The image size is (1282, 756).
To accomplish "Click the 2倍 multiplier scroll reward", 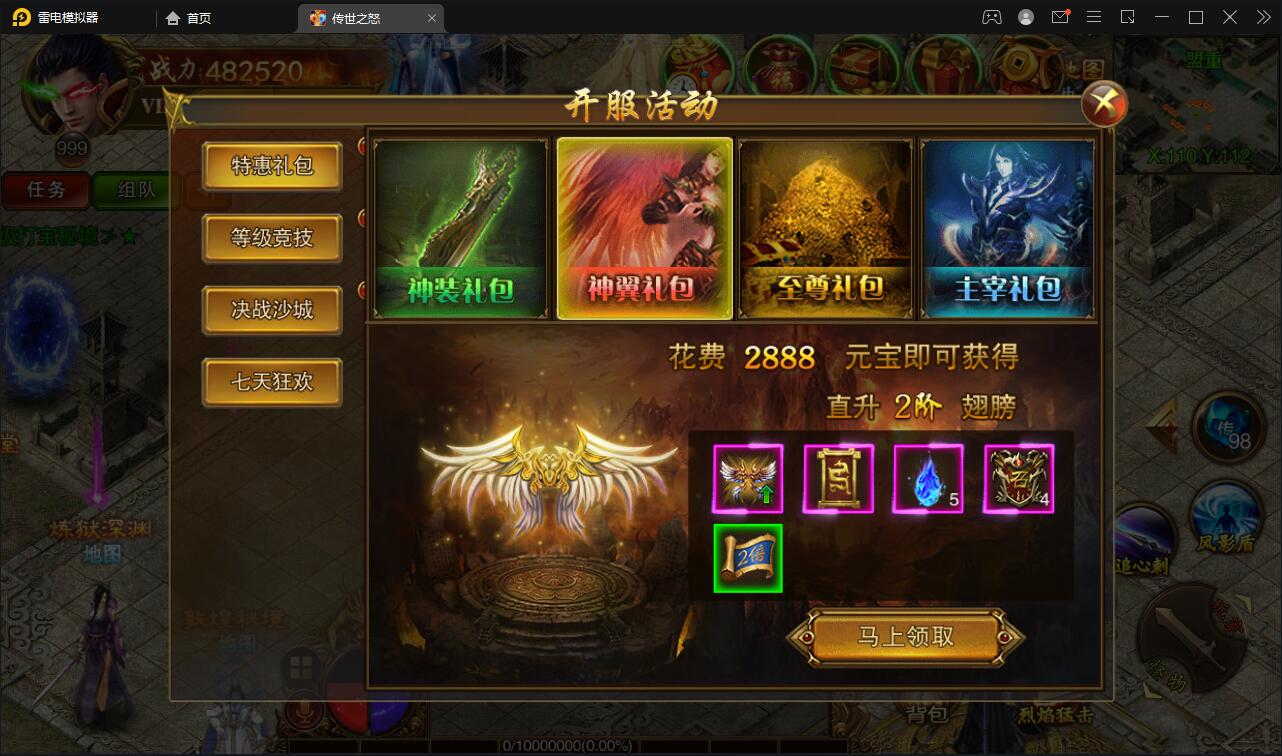I will pos(748,558).
